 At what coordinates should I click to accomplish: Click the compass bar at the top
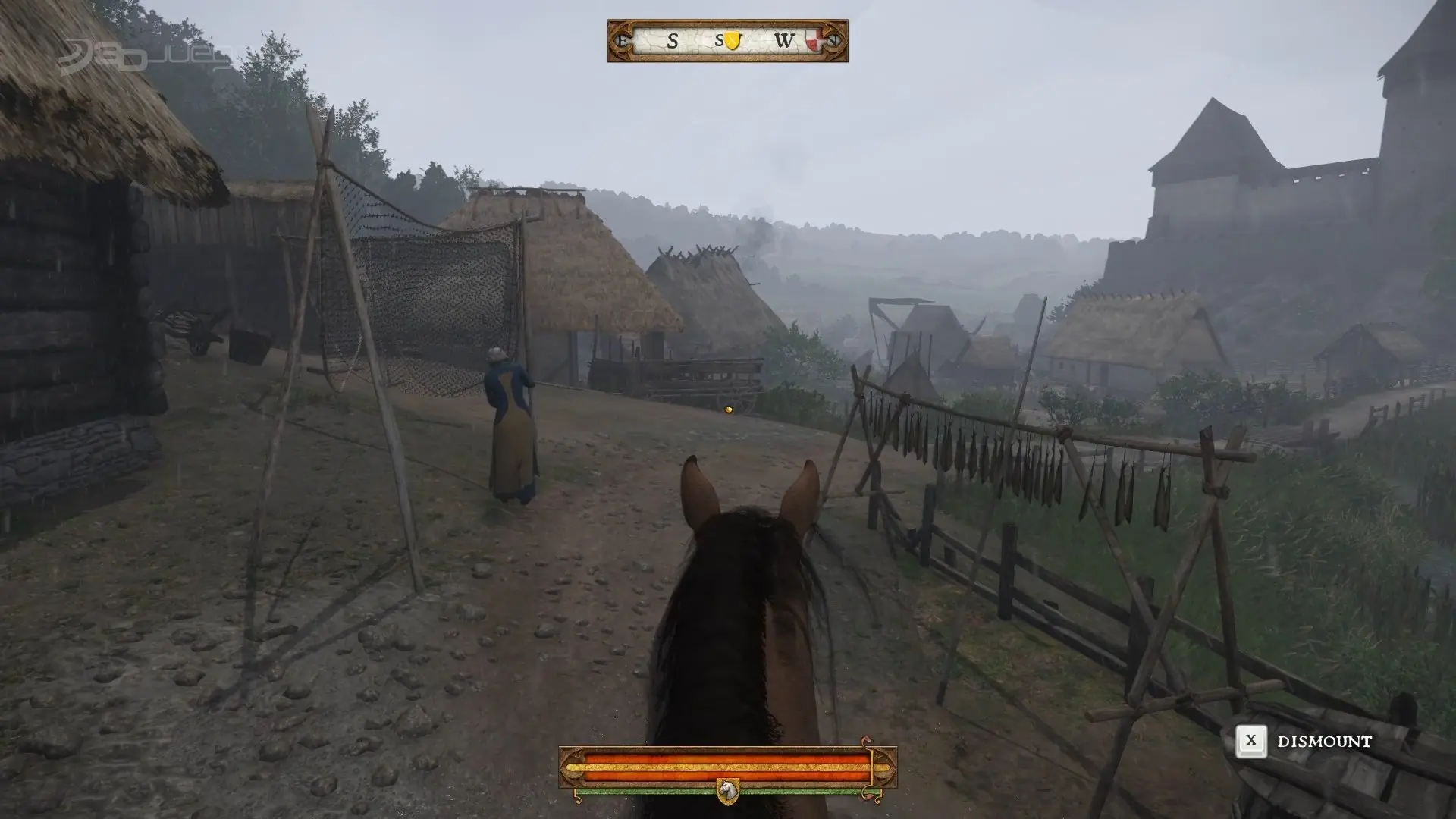pyautogui.click(x=726, y=41)
